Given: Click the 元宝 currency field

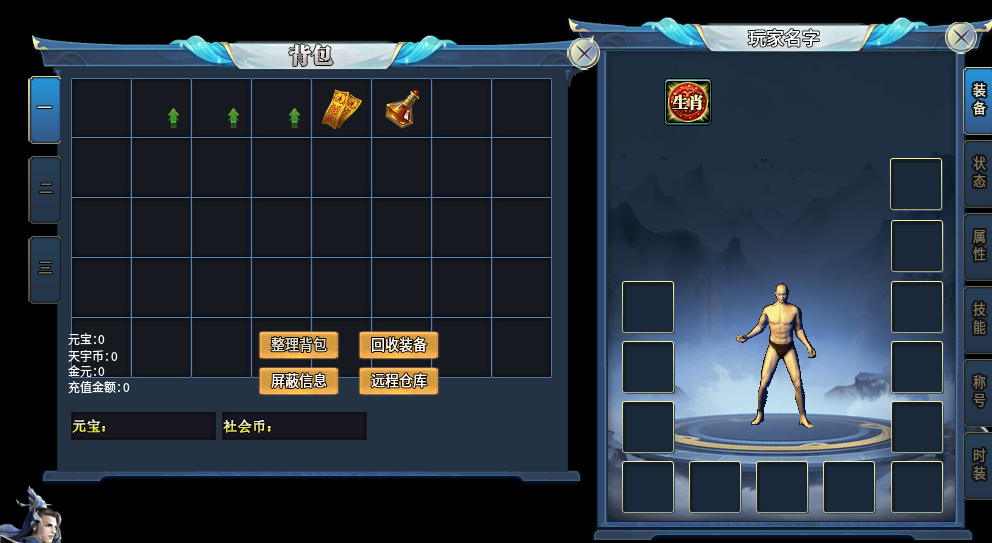Looking at the screenshot, I should 143,426.
